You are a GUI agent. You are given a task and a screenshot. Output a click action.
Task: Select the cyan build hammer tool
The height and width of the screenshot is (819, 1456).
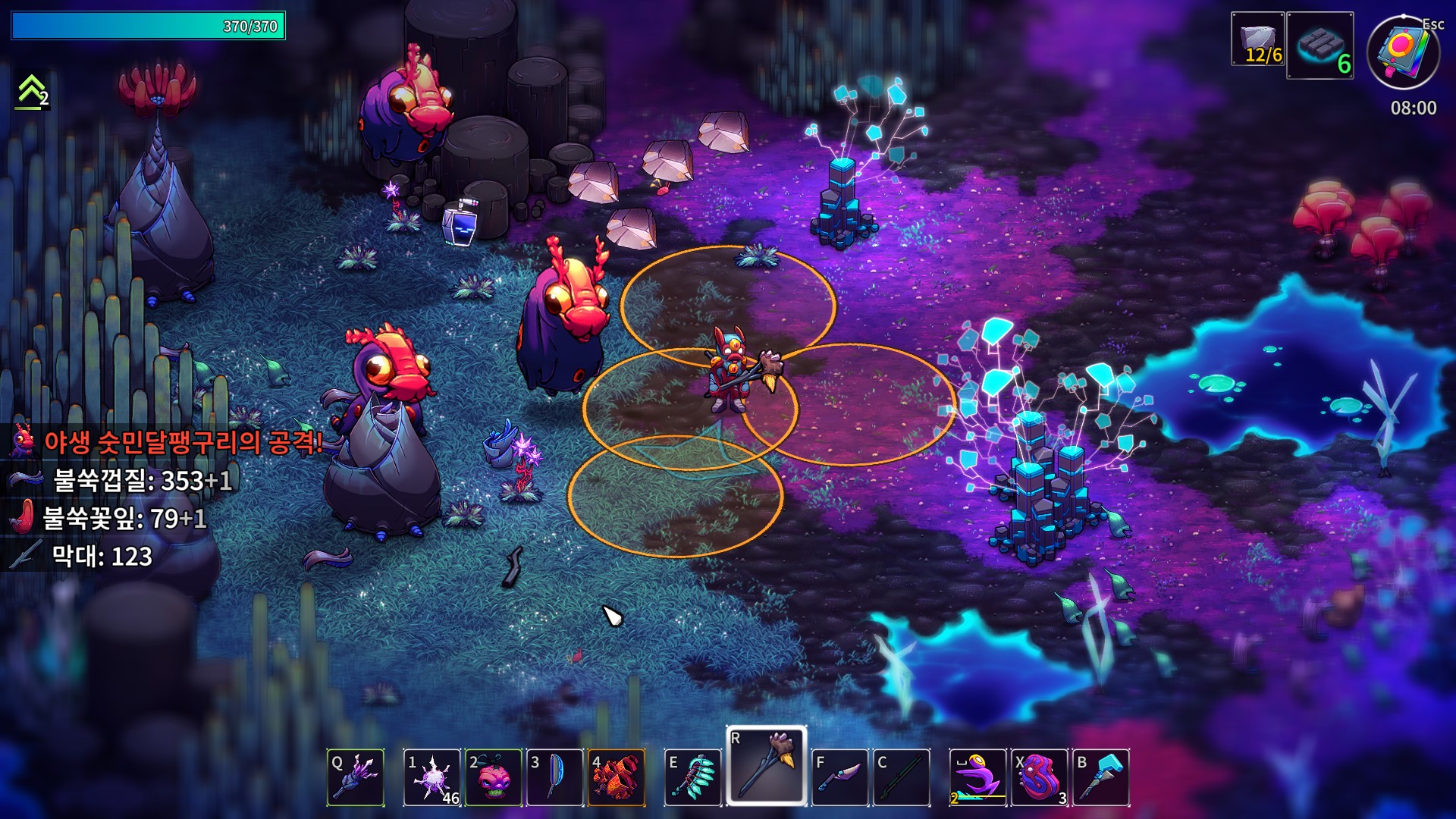(x=1101, y=777)
